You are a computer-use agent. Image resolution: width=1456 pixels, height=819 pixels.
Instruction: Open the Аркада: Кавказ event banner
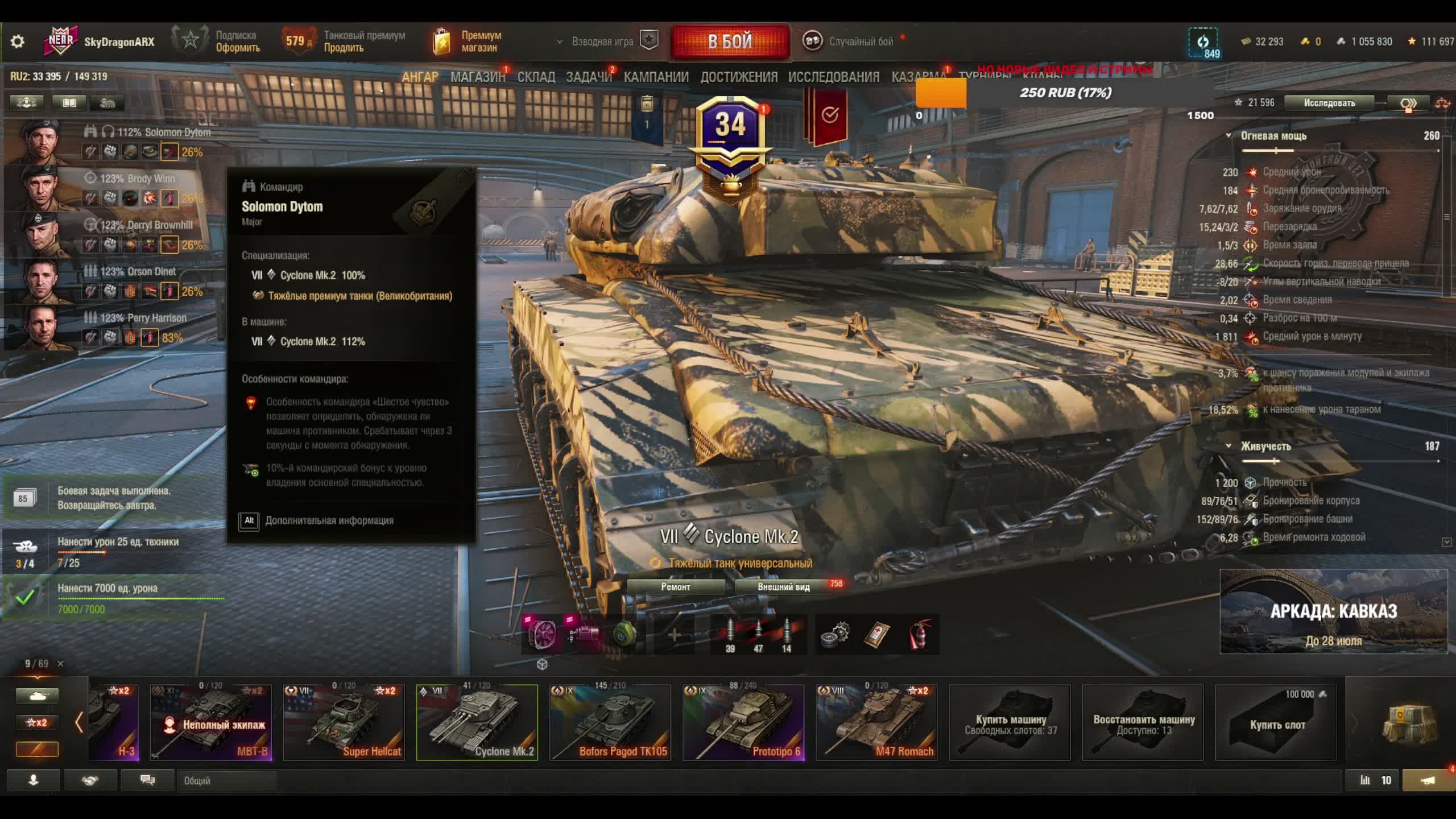1333,611
